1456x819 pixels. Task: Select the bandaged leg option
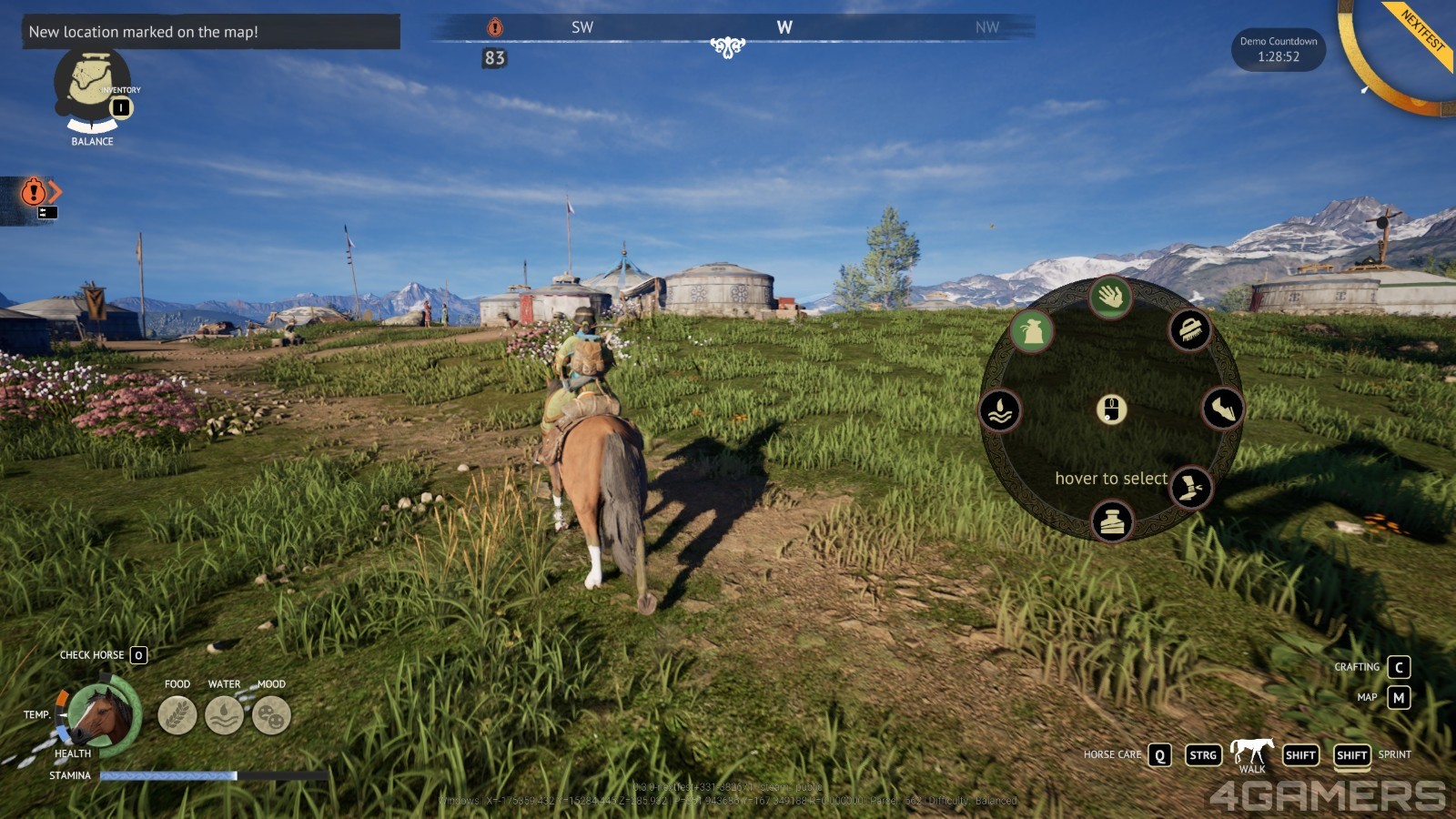tap(1190, 488)
